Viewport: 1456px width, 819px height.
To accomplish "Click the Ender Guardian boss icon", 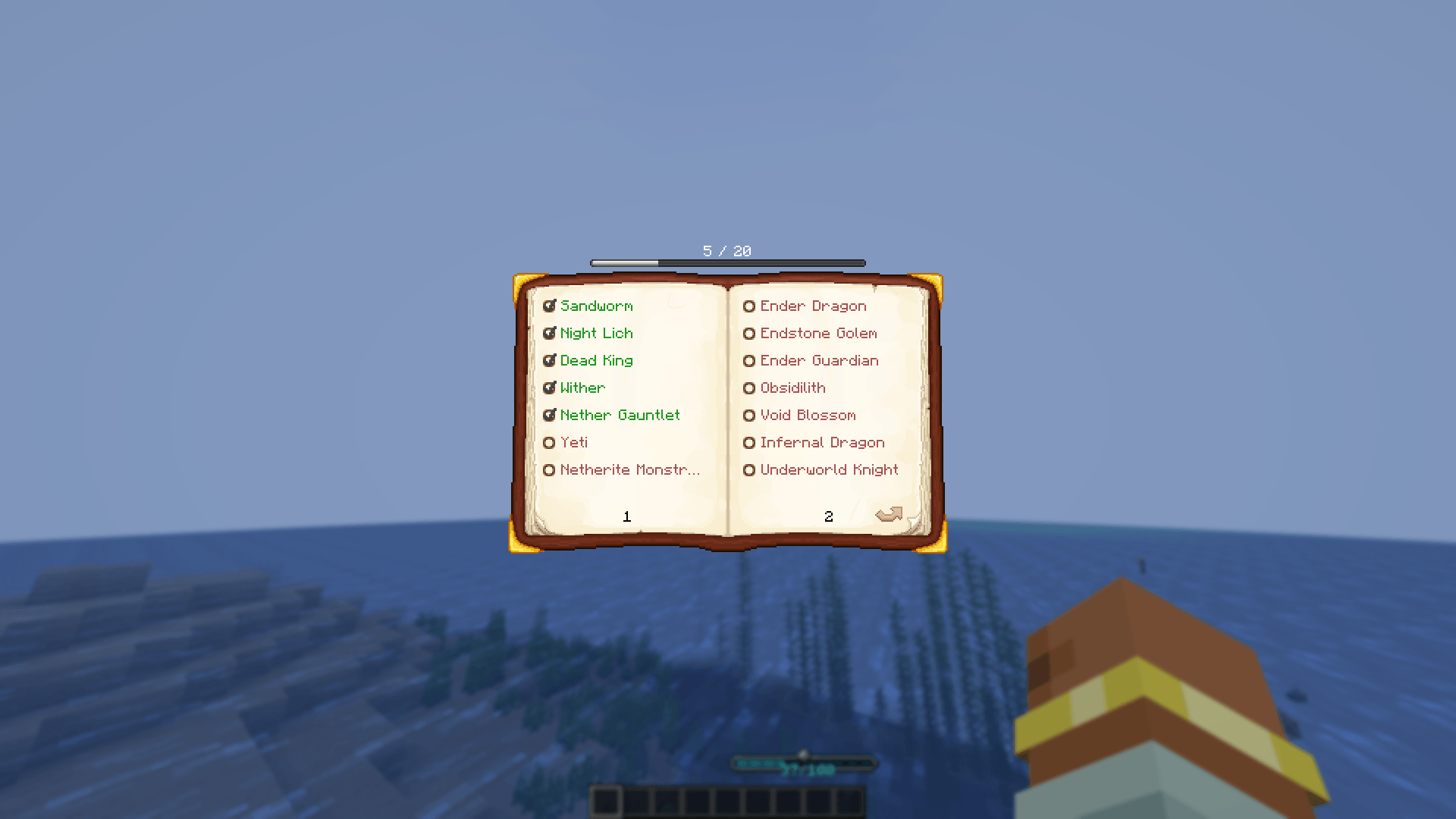I will [749, 360].
